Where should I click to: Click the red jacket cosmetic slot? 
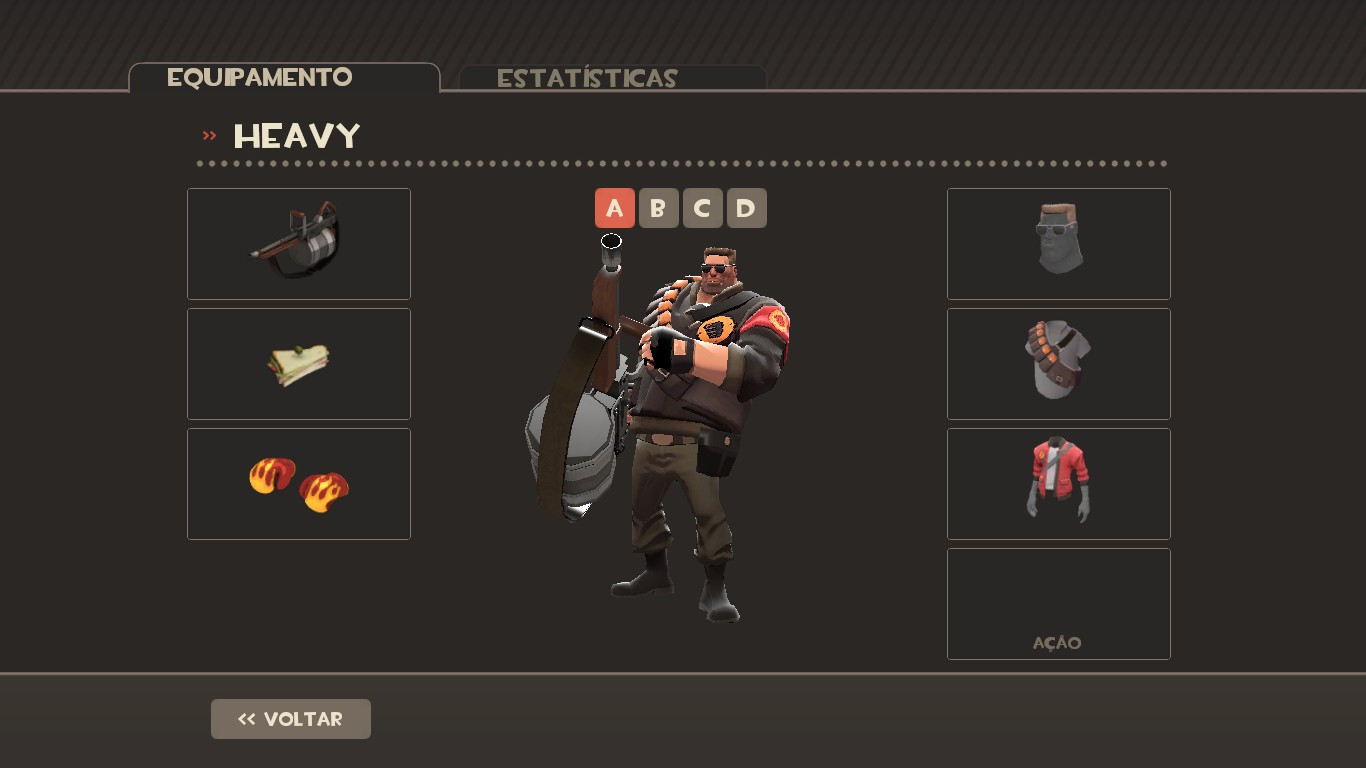[x=1058, y=483]
